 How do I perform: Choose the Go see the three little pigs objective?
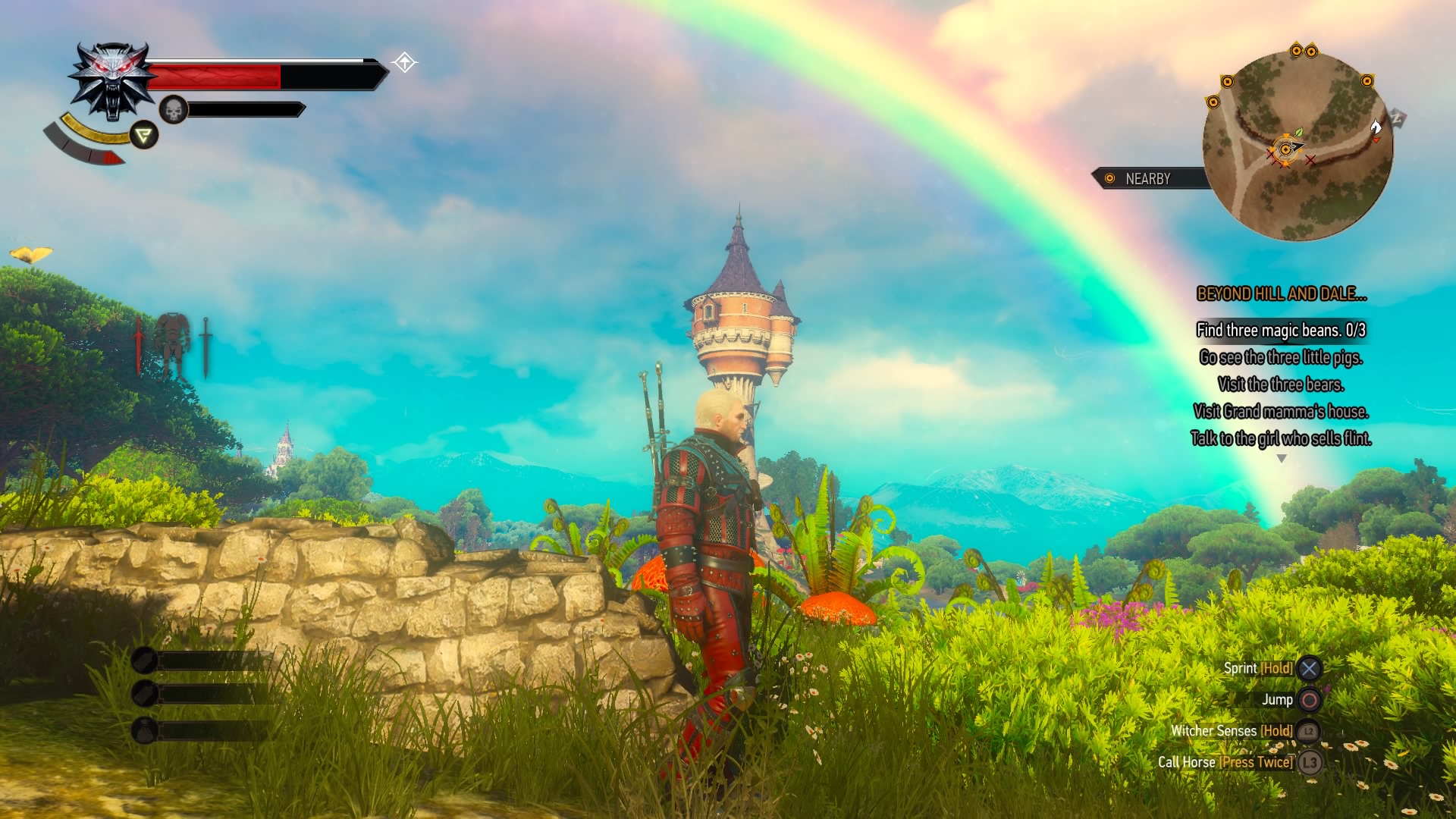coord(1281,357)
